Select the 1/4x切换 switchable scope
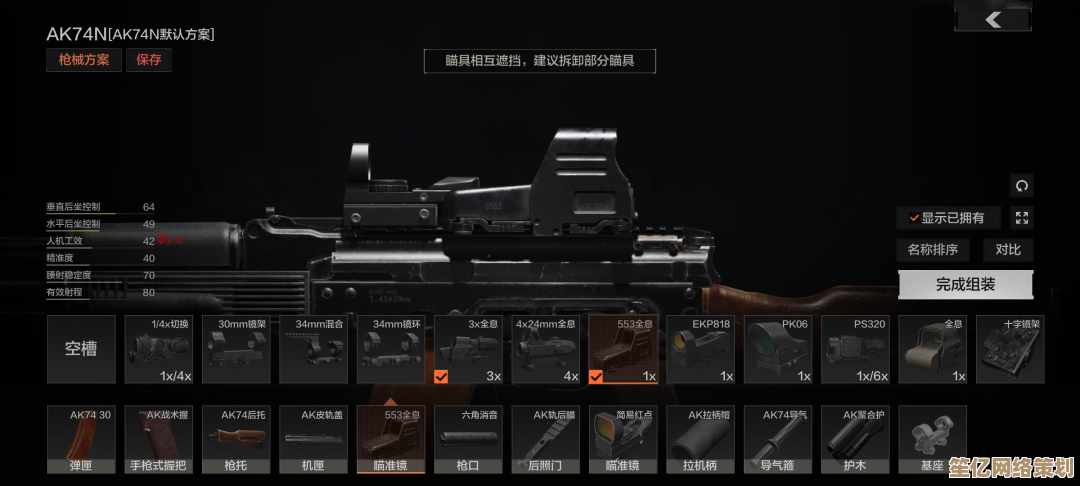The width and height of the screenshot is (1080, 486). pyautogui.click(x=158, y=349)
